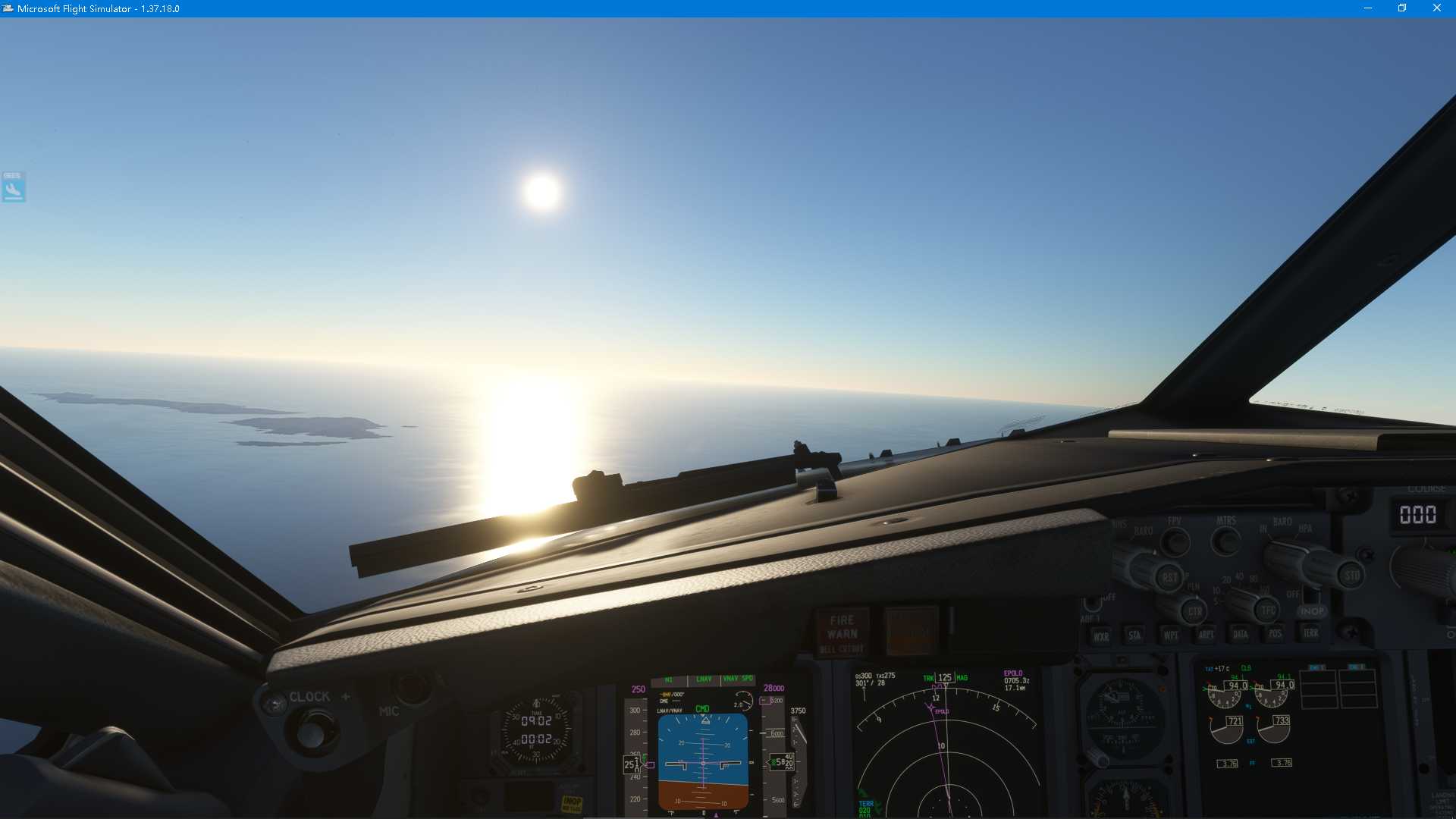The height and width of the screenshot is (819, 1456).
Task: Toggle the WXR weather radar overlay
Action: (x=1101, y=636)
